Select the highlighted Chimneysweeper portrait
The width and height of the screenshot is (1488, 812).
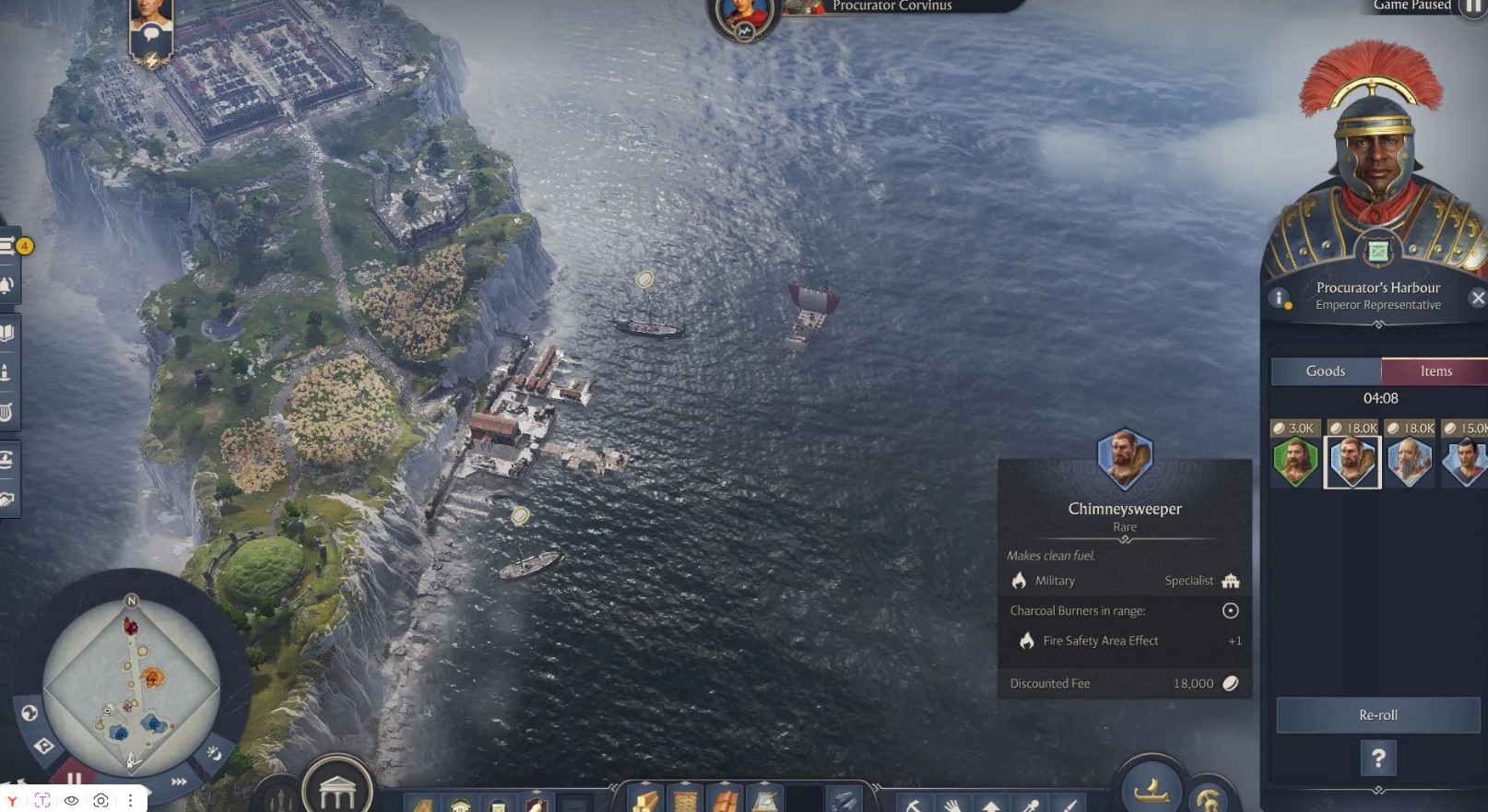1352,461
